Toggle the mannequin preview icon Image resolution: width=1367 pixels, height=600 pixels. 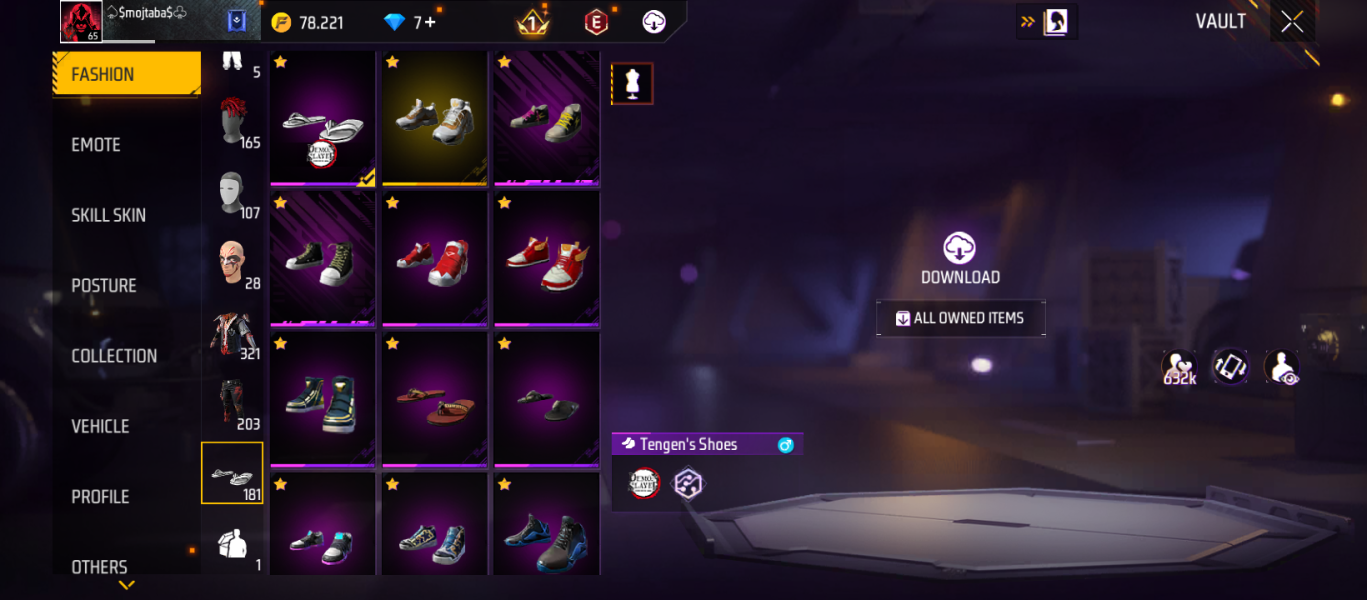[632, 84]
